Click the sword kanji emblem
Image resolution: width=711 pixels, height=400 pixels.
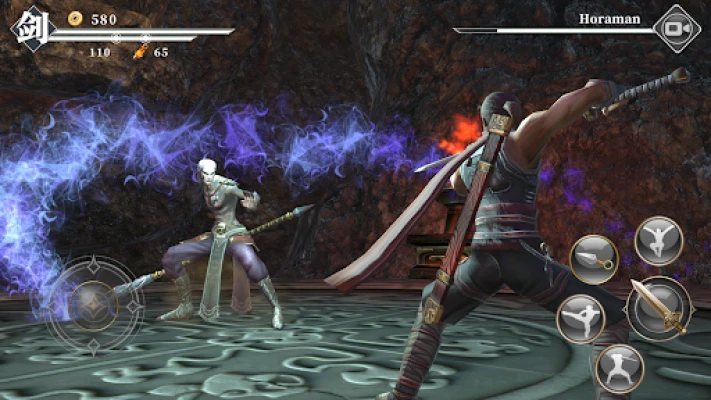pyautogui.click(x=30, y=29)
